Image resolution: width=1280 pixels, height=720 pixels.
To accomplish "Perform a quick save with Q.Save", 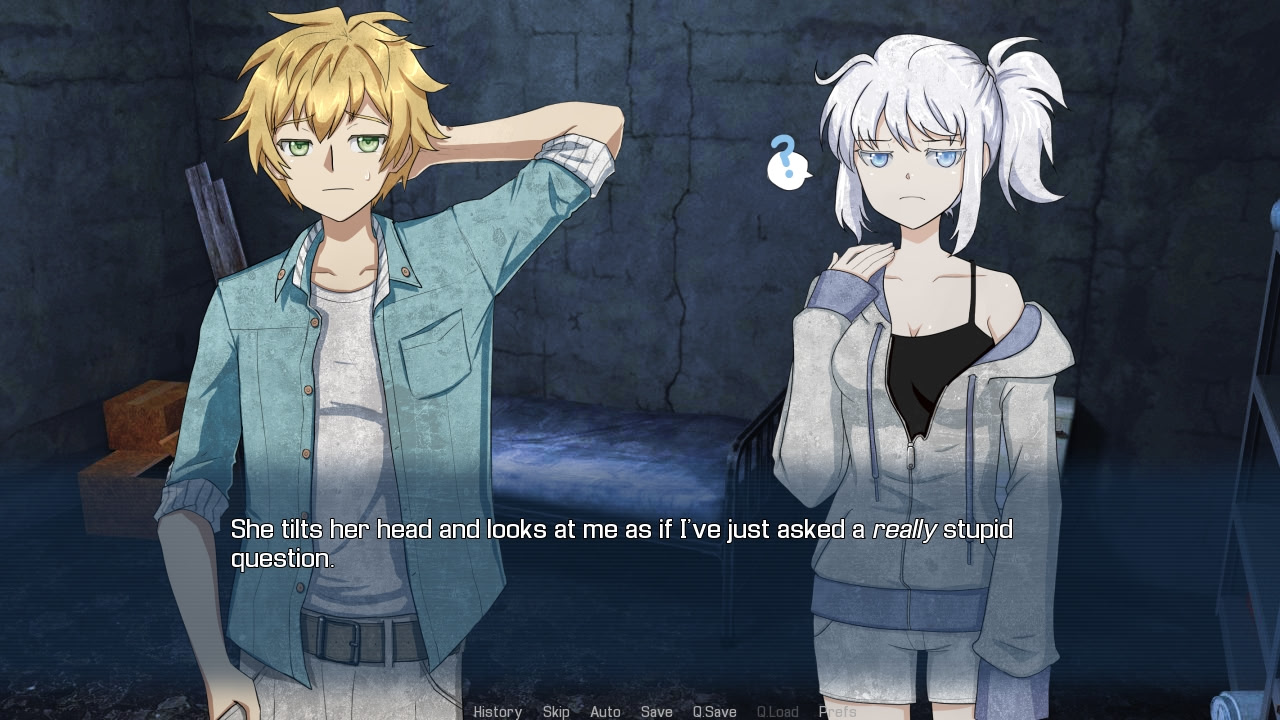I will pos(714,712).
